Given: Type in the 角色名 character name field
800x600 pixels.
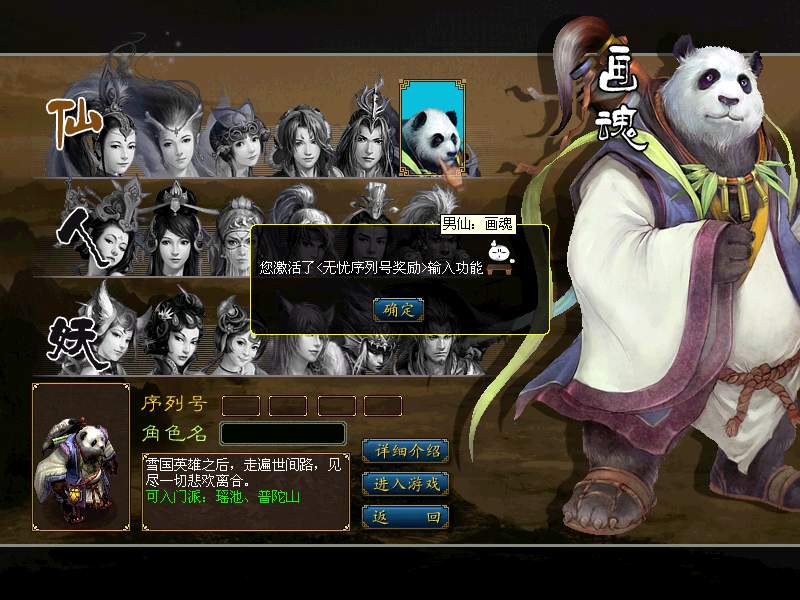Looking at the screenshot, I should click(283, 433).
